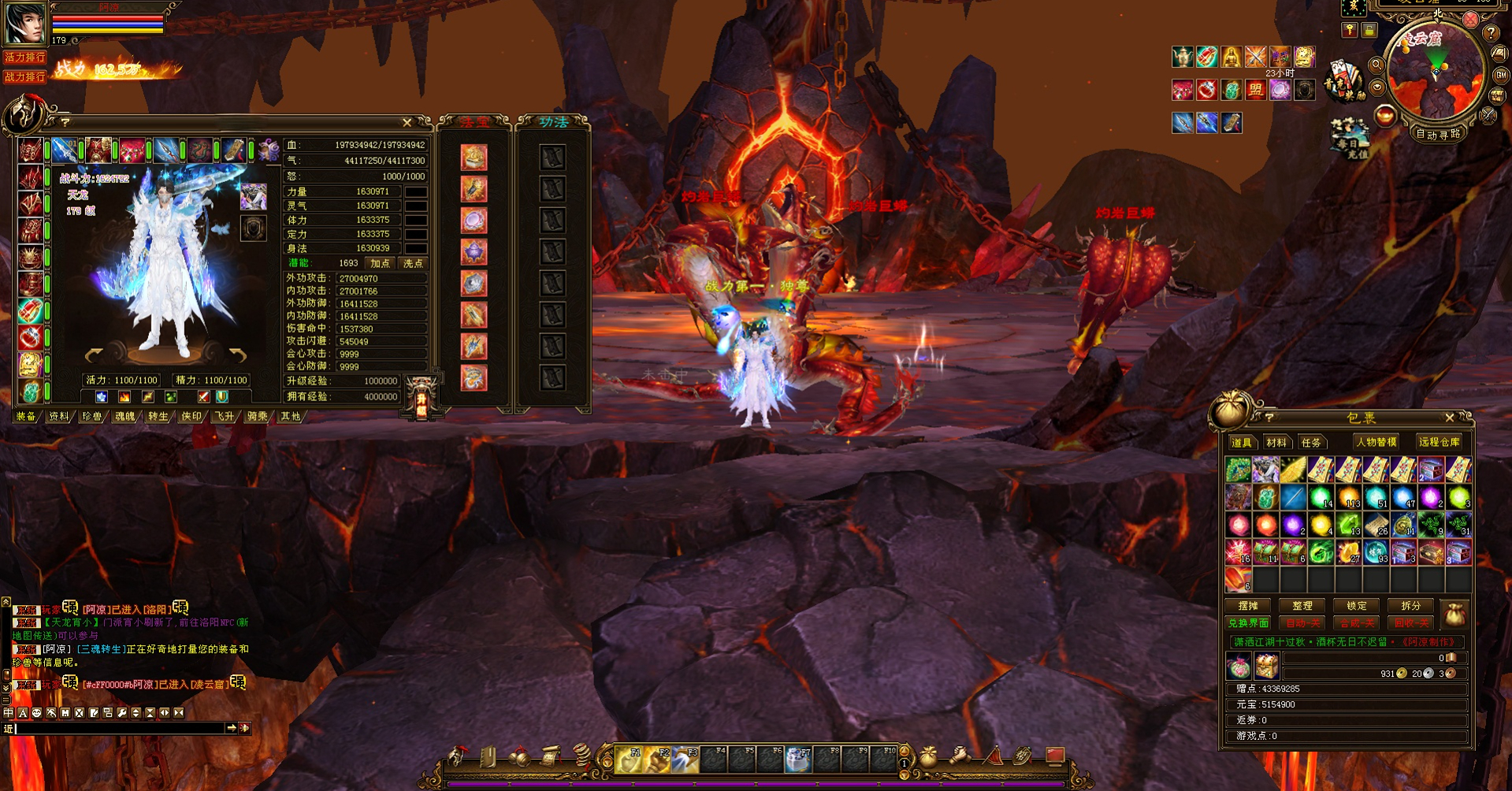The image size is (1512, 791).
Task: Select the golden wing item in bag
Action: (x=1293, y=470)
